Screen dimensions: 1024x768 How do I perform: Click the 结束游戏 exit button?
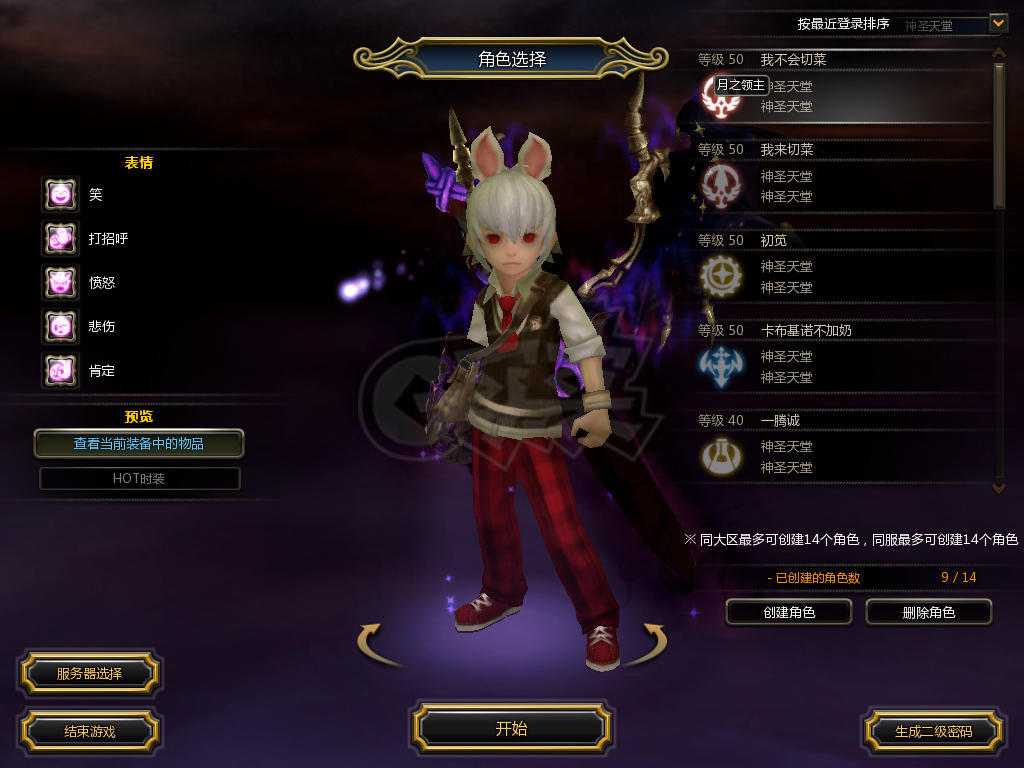(x=89, y=731)
